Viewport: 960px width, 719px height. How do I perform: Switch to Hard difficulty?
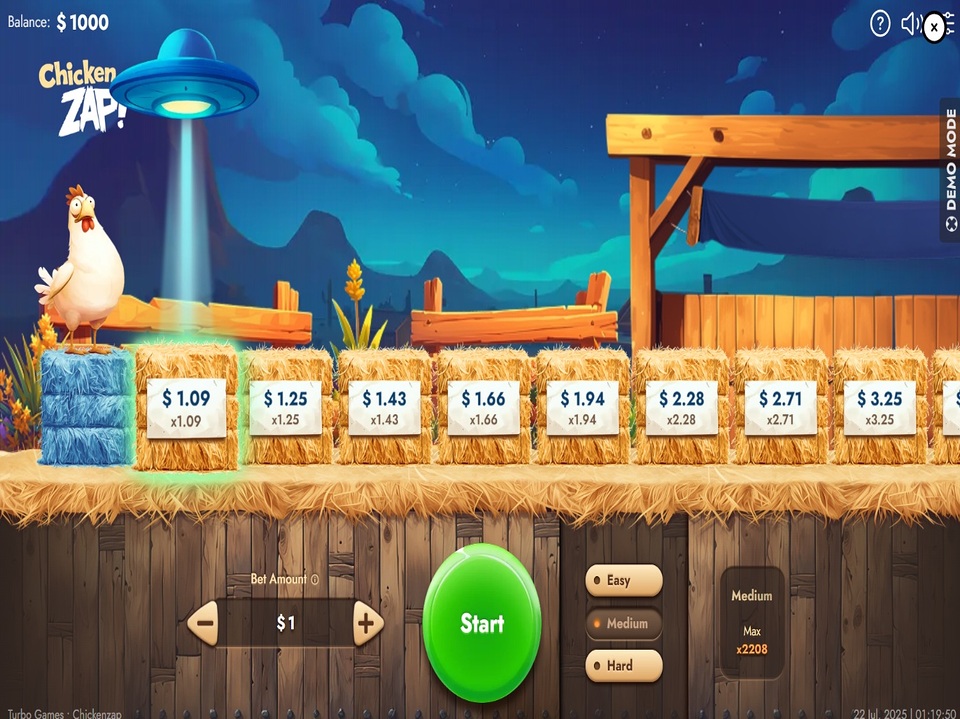pos(623,665)
